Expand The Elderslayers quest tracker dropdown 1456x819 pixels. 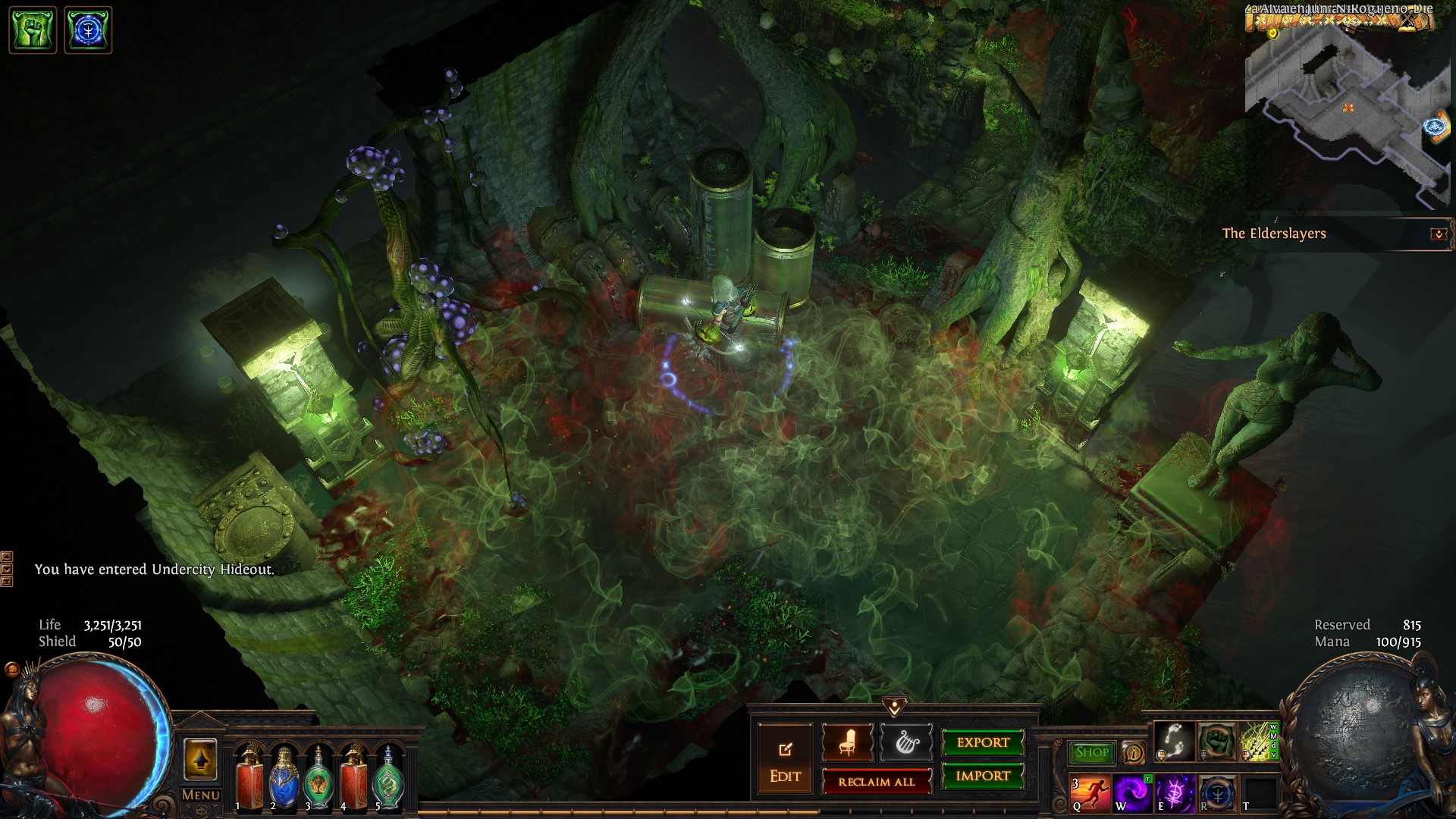click(x=1438, y=234)
